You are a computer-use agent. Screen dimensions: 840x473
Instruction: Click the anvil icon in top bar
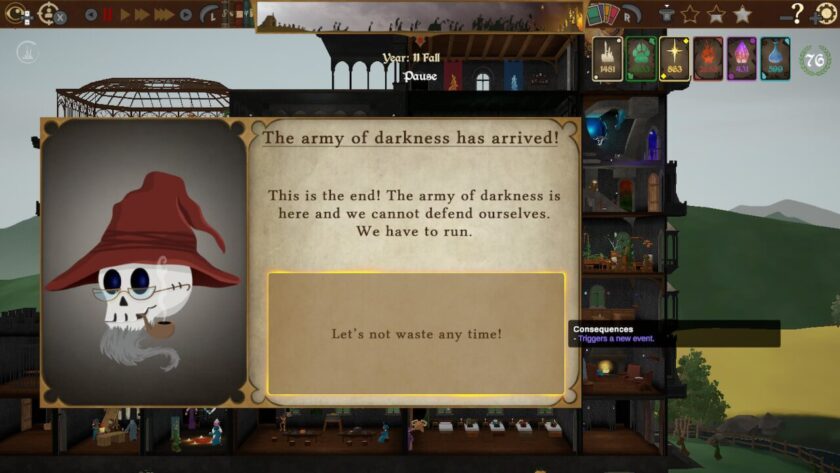click(667, 14)
